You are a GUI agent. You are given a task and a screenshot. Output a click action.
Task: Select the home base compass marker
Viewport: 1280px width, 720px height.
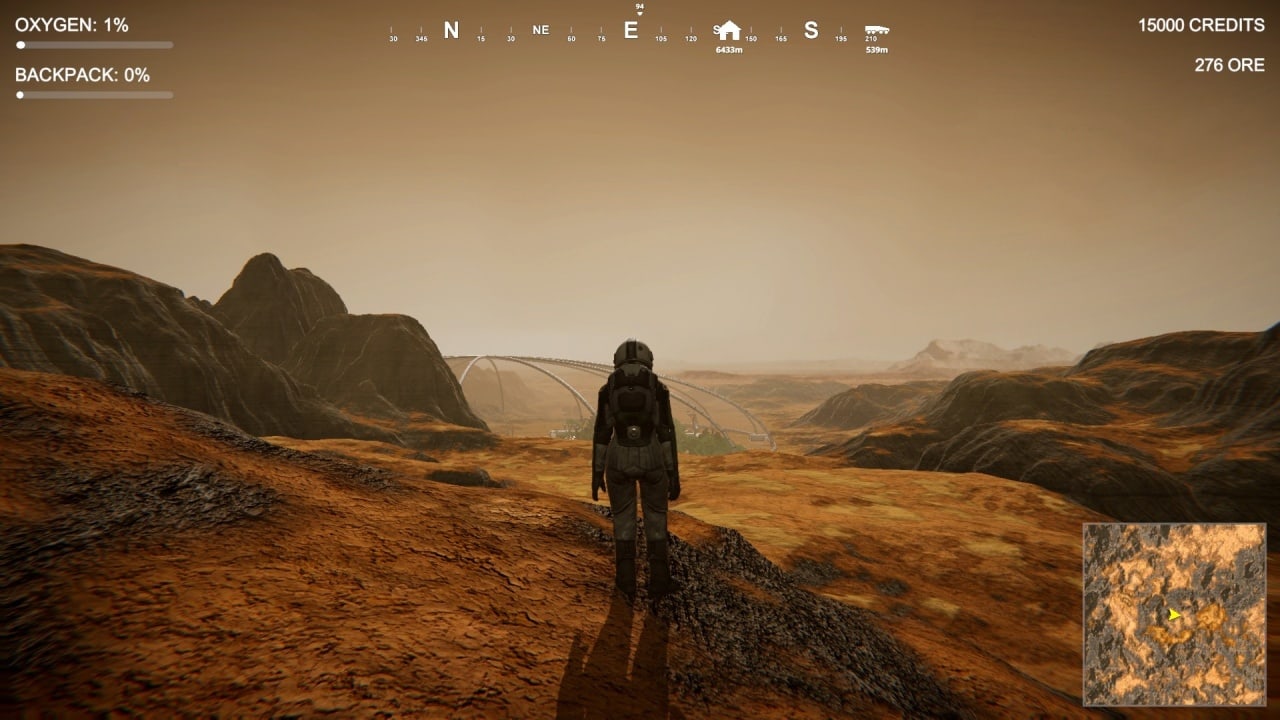point(729,31)
